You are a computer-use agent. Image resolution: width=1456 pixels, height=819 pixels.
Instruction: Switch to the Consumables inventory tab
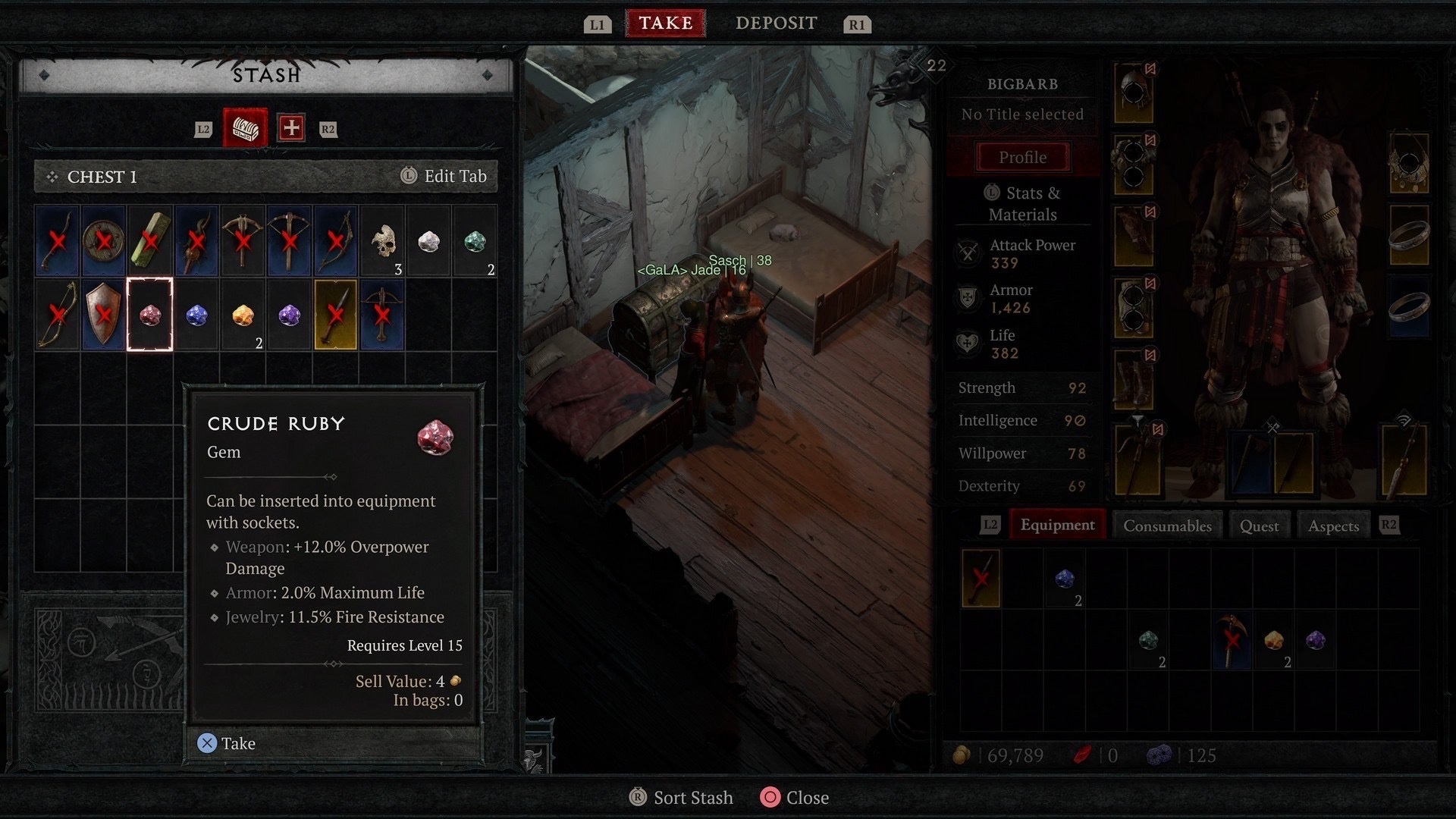[1167, 526]
